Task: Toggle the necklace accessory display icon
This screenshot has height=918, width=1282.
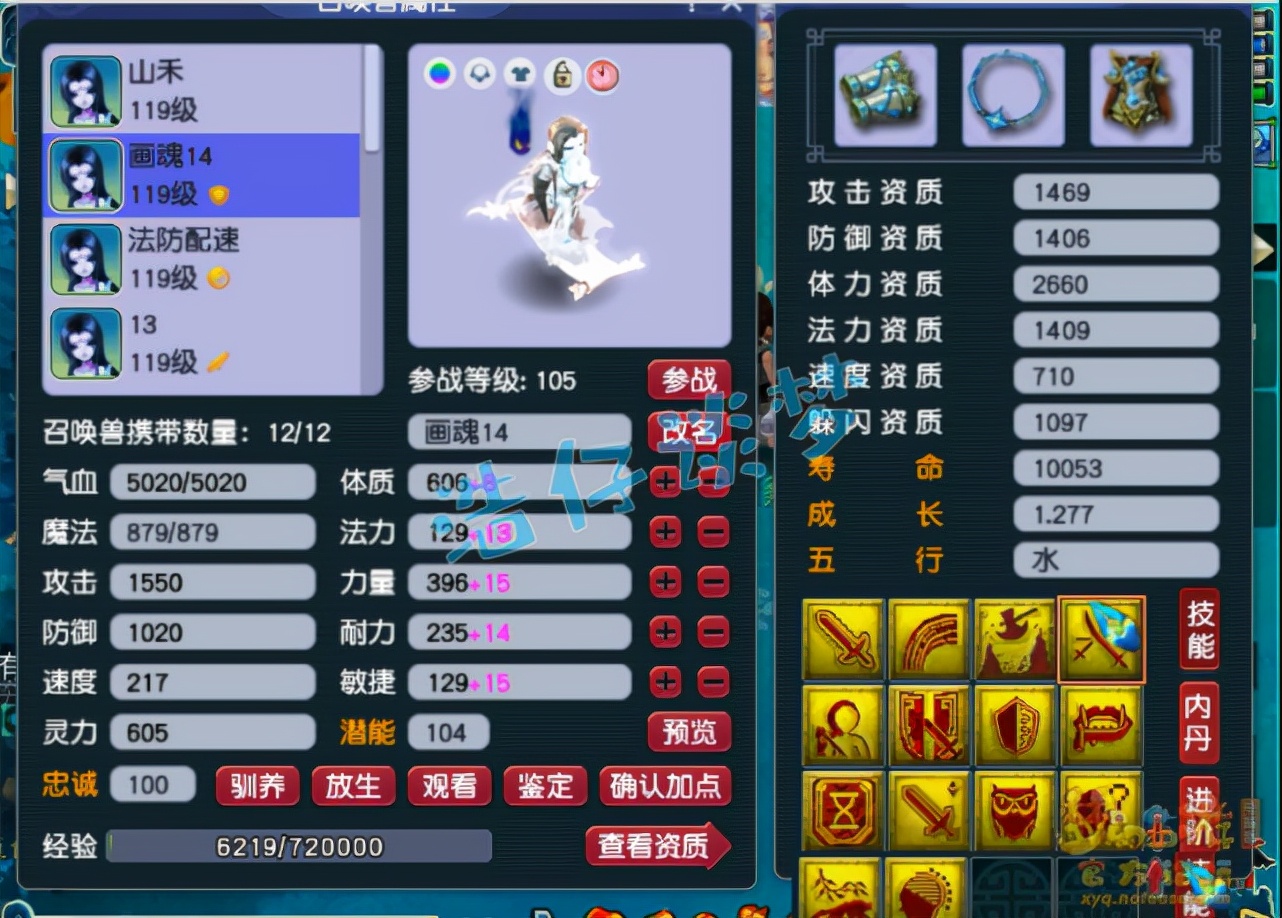Action: click(480, 75)
